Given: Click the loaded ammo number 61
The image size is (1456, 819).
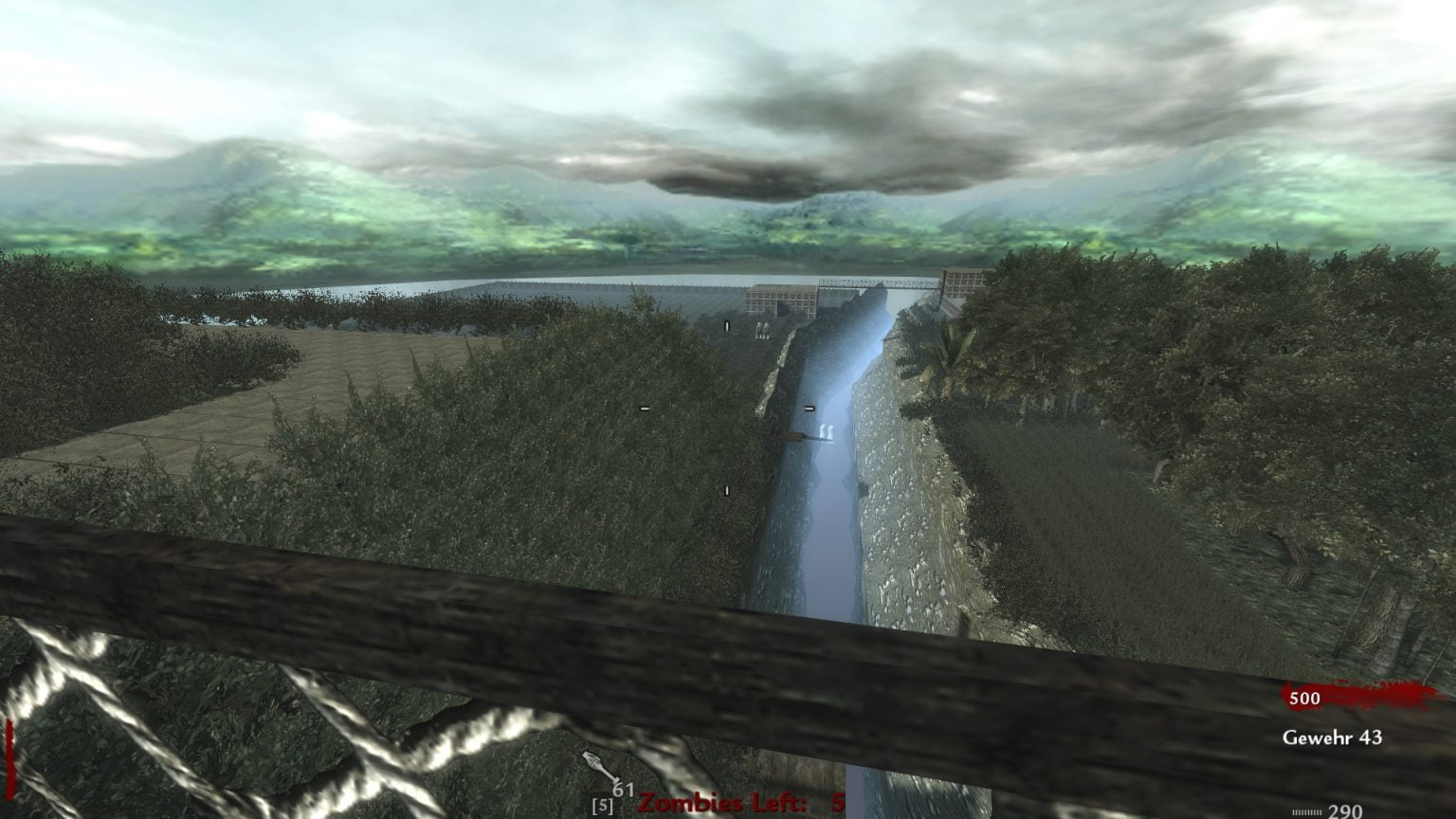Looking at the screenshot, I should point(623,790).
